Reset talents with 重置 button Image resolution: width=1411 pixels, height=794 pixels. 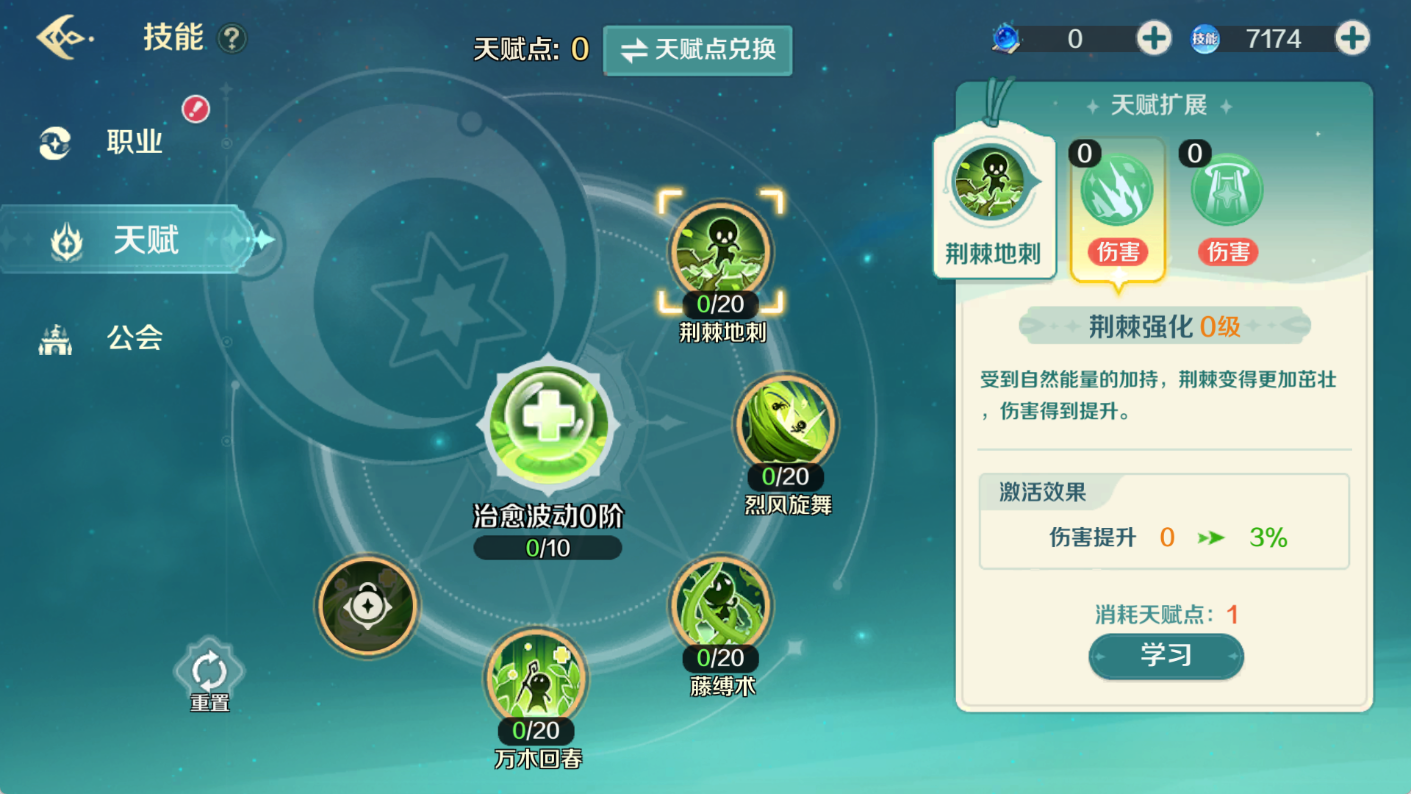pyautogui.click(x=209, y=673)
